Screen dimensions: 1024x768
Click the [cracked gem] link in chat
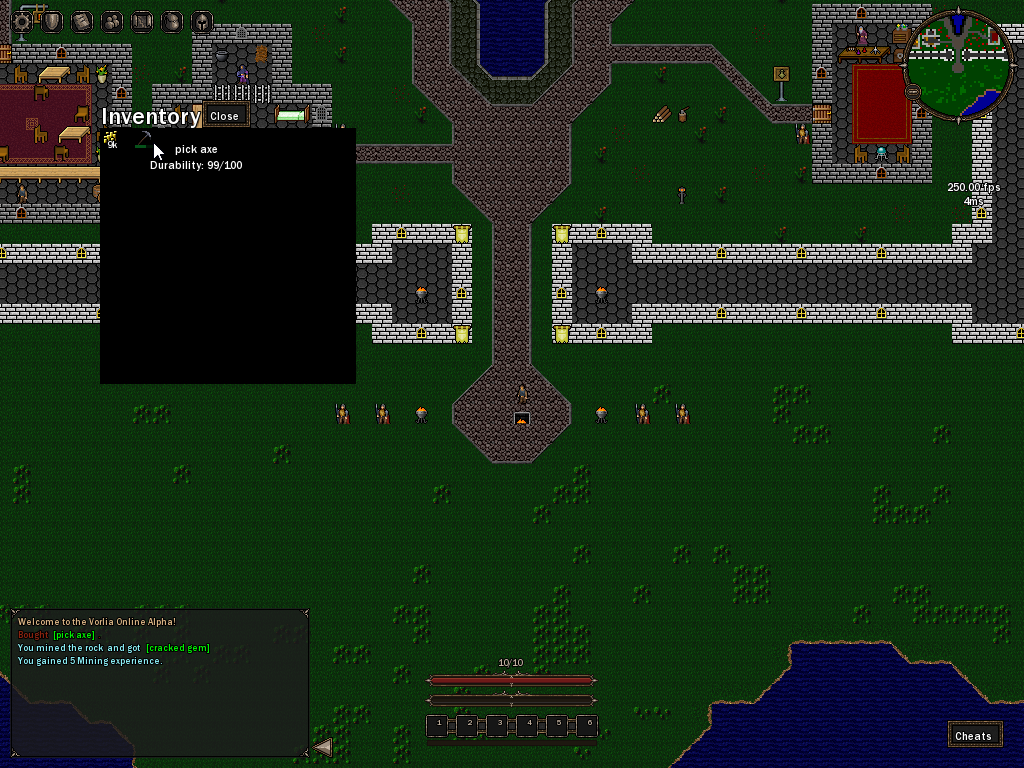tap(178, 648)
